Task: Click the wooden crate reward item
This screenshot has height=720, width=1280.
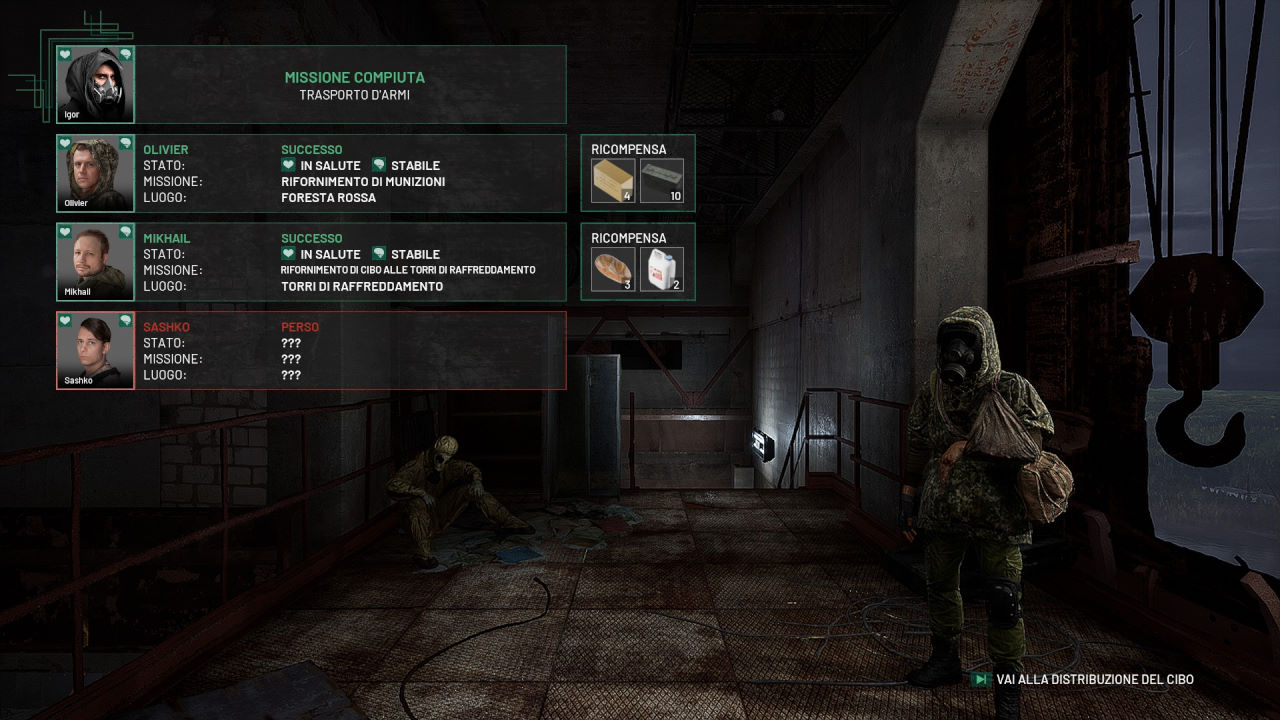Action: point(612,181)
